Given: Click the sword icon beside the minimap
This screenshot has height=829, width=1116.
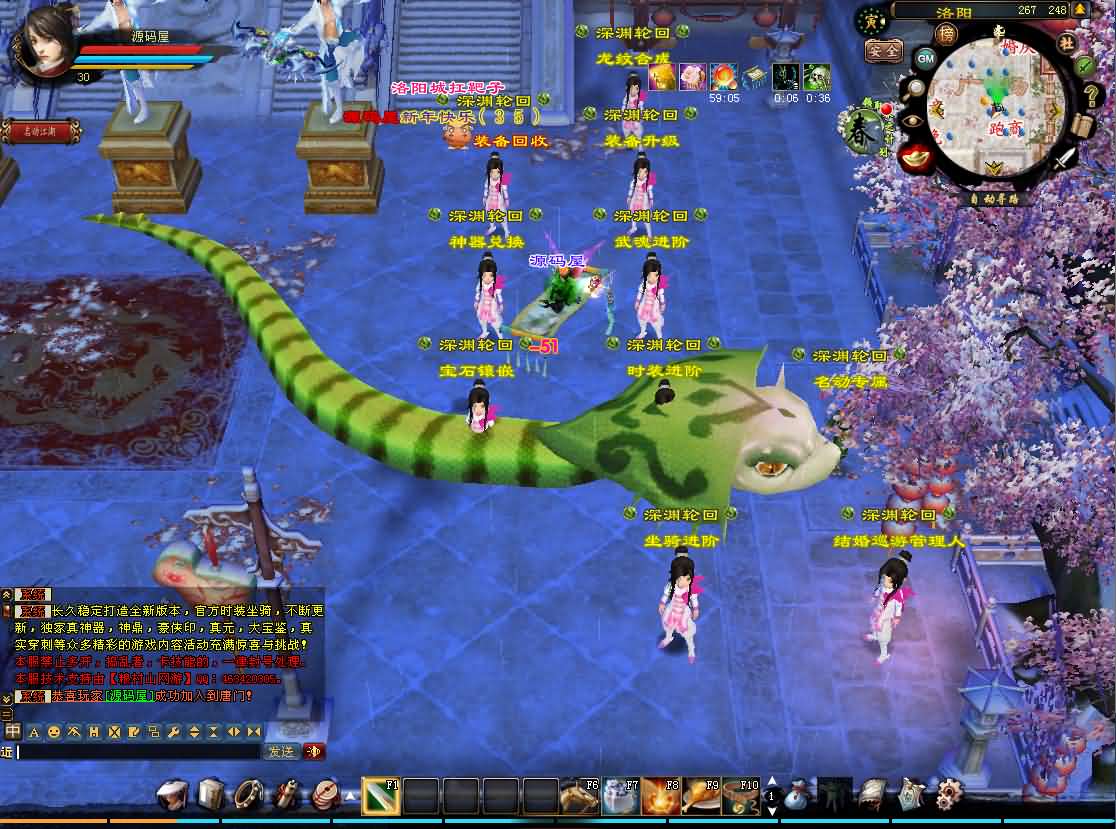Looking at the screenshot, I should pyautogui.click(x=1066, y=157).
